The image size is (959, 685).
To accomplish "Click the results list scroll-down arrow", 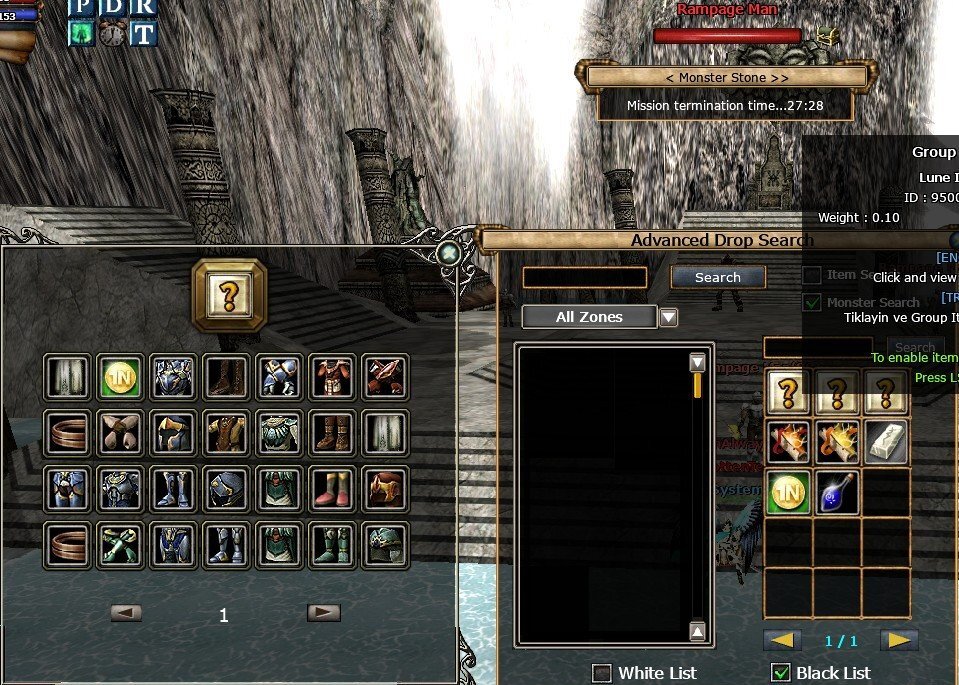I will pos(698,631).
